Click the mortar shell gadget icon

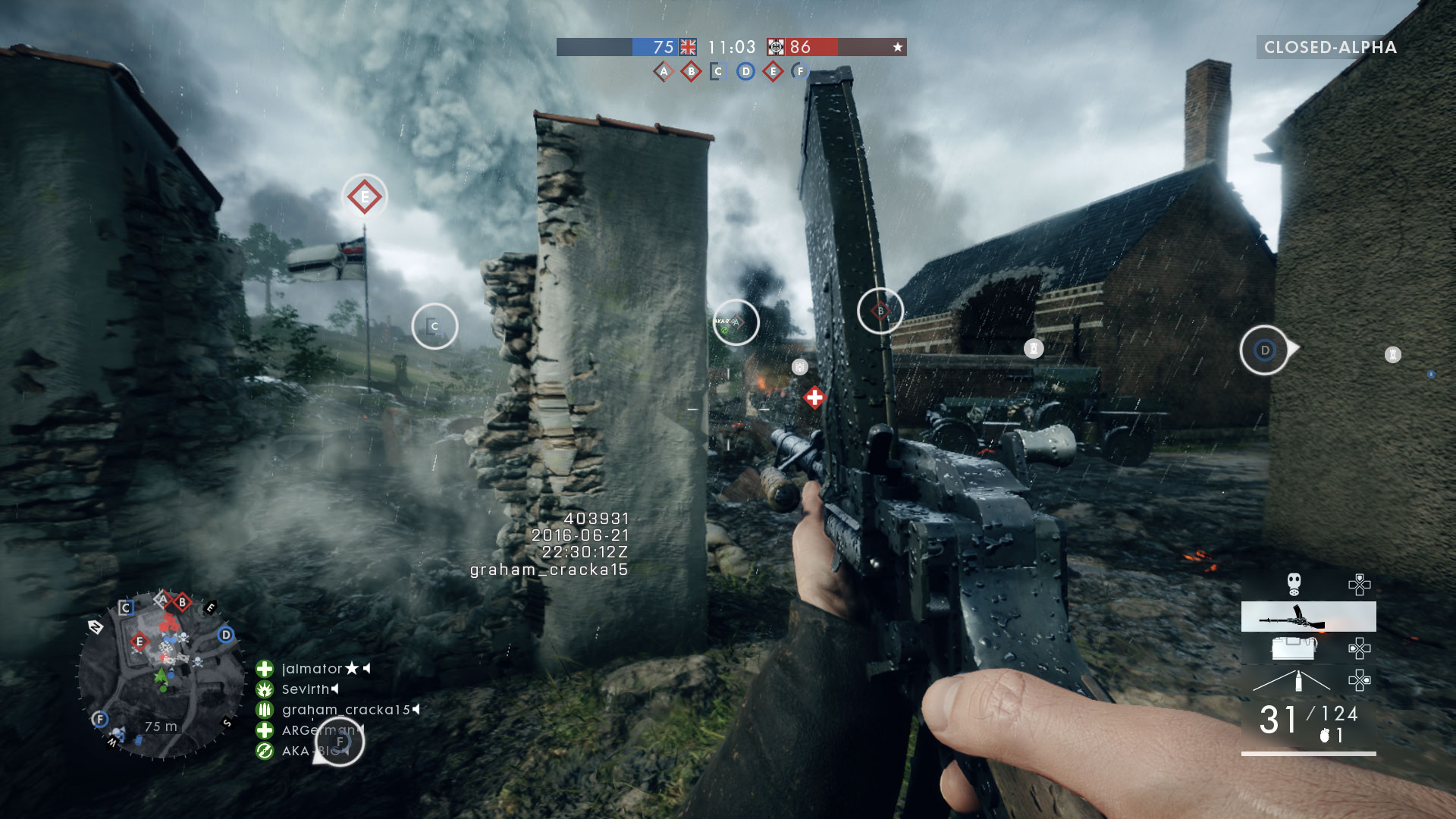coord(1298,680)
